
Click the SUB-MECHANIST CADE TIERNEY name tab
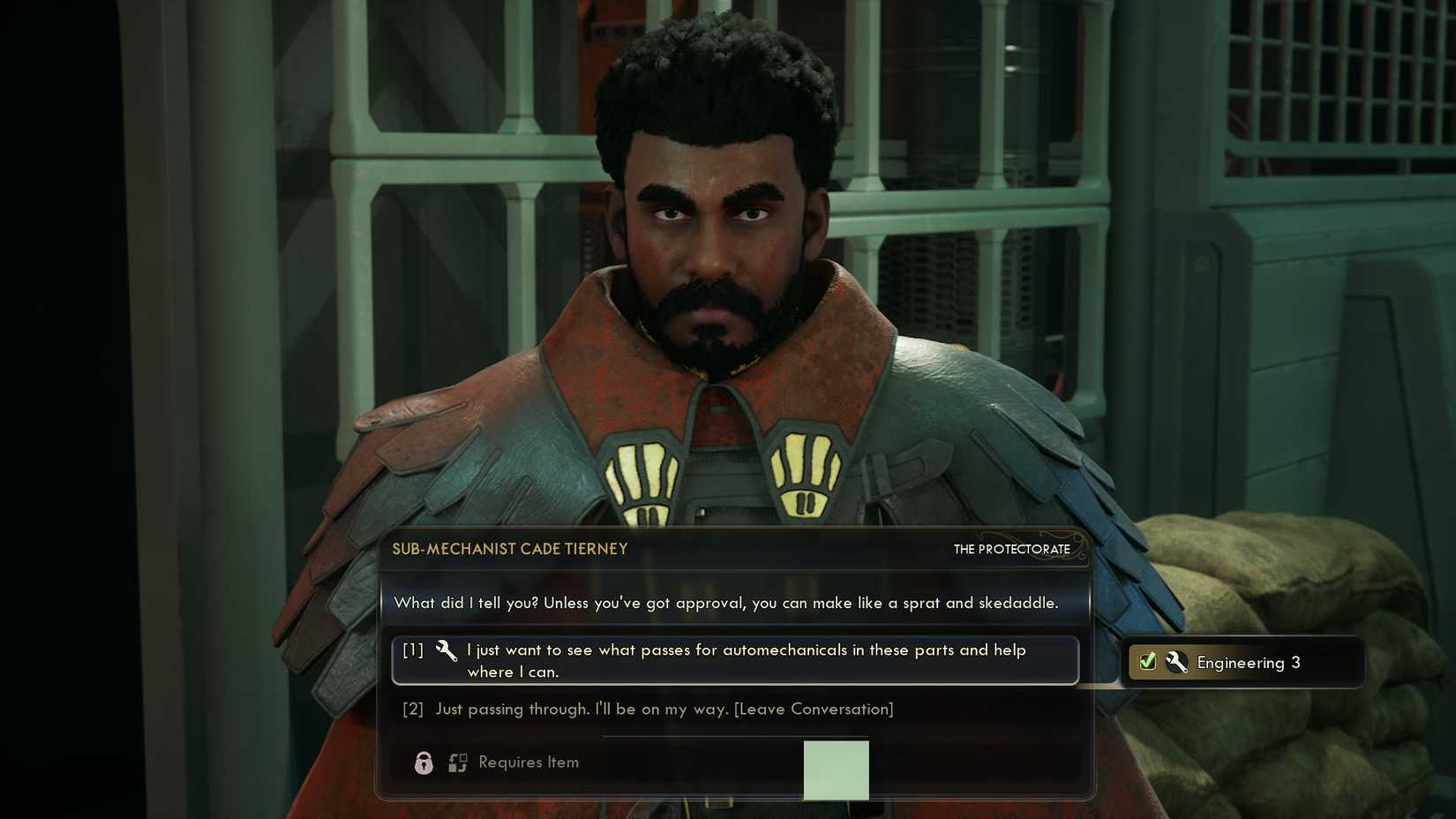510,549
